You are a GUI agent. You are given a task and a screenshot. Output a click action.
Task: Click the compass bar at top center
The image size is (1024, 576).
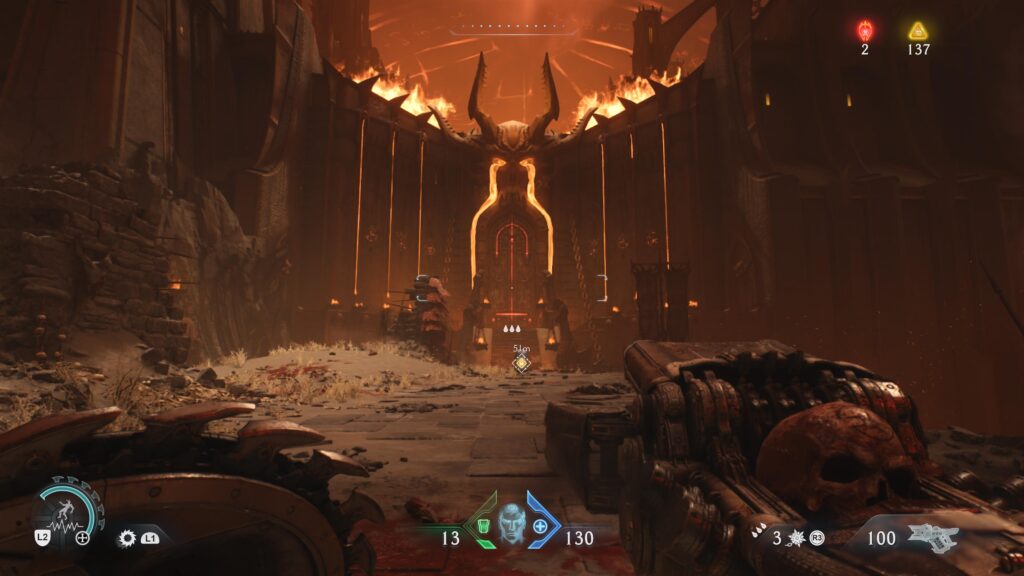(x=513, y=30)
